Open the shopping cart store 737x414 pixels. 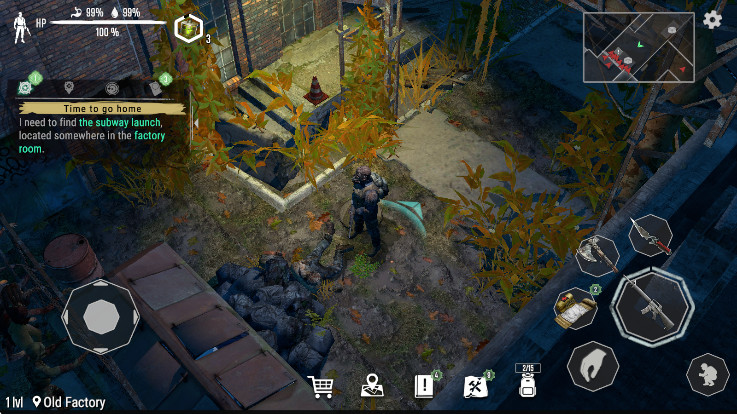point(321,386)
